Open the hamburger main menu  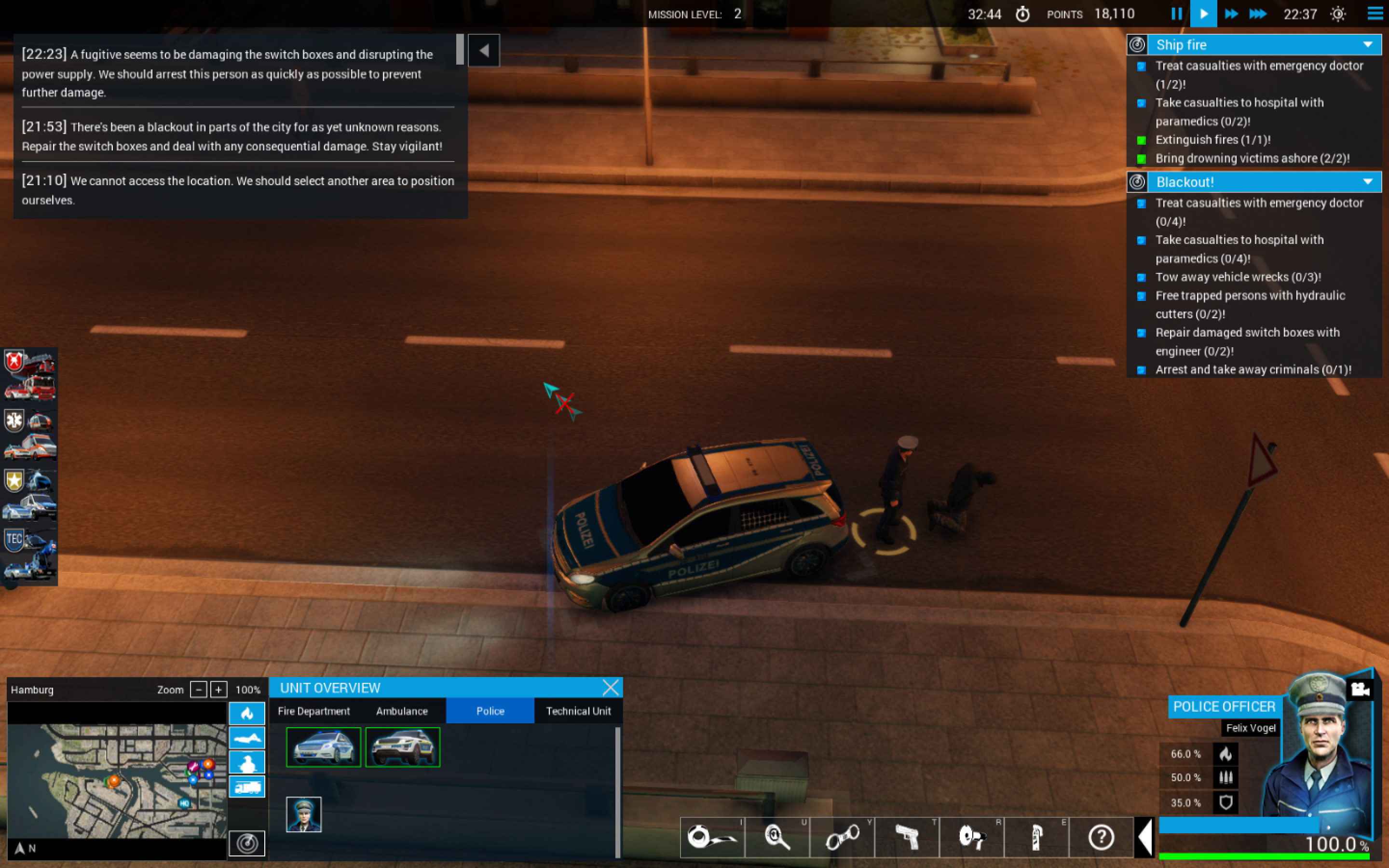pyautogui.click(x=1375, y=14)
